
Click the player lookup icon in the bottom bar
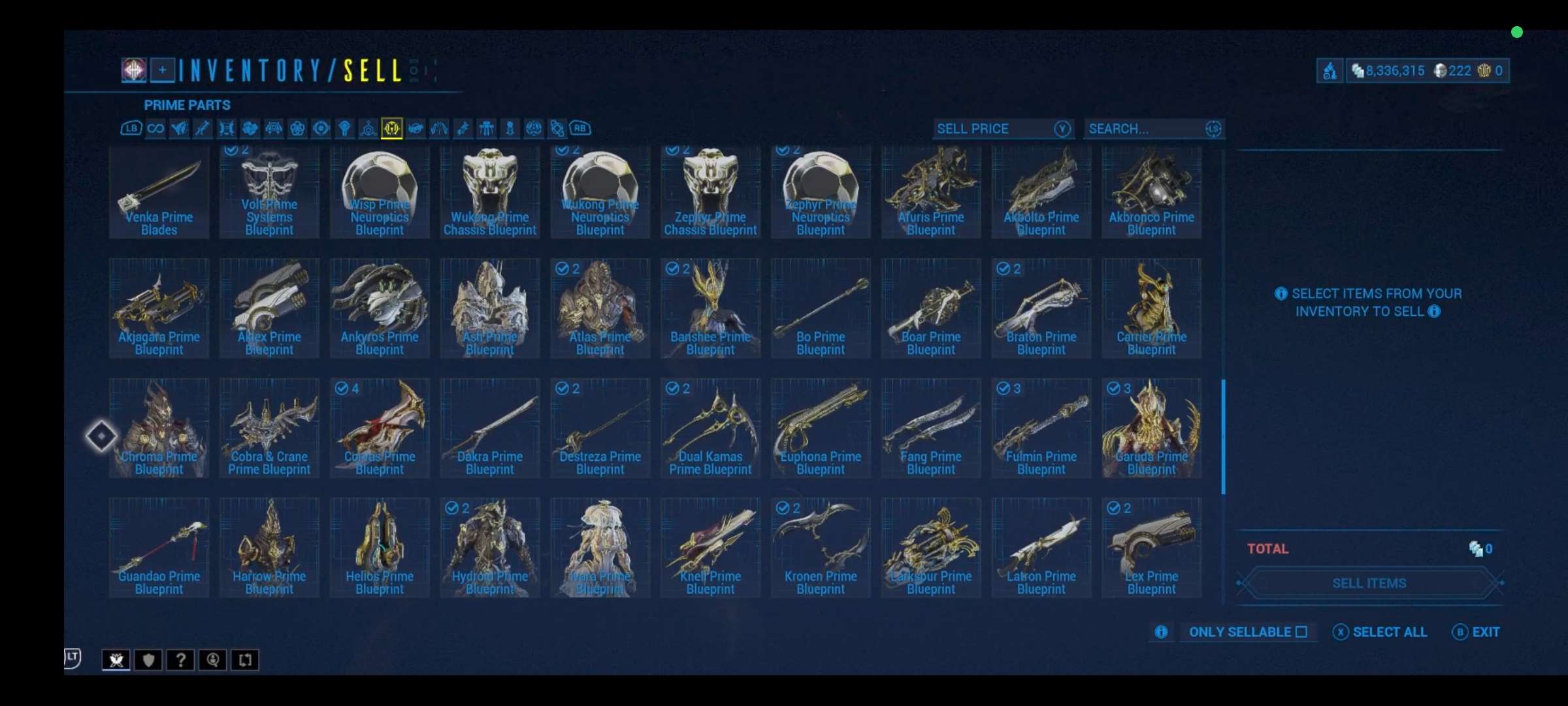point(212,660)
